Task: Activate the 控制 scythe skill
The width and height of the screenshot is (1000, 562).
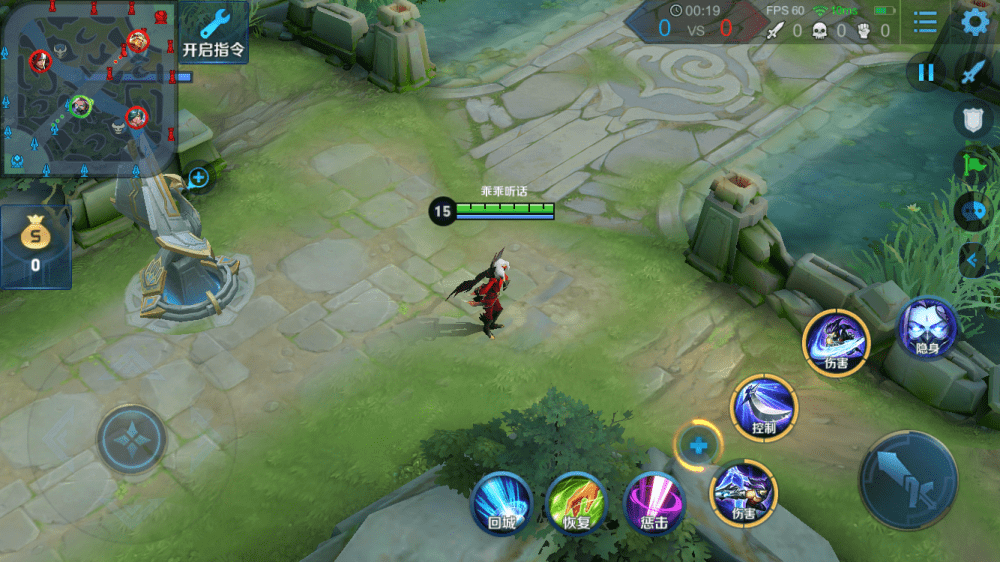Action: 764,407
